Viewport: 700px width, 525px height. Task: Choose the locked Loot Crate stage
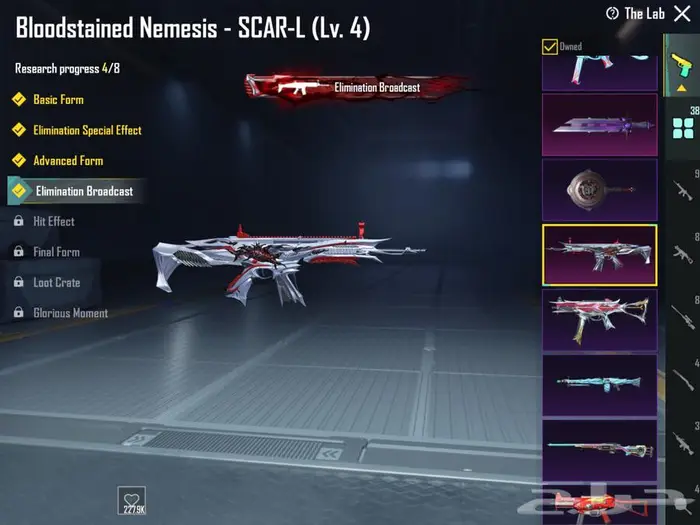click(56, 282)
